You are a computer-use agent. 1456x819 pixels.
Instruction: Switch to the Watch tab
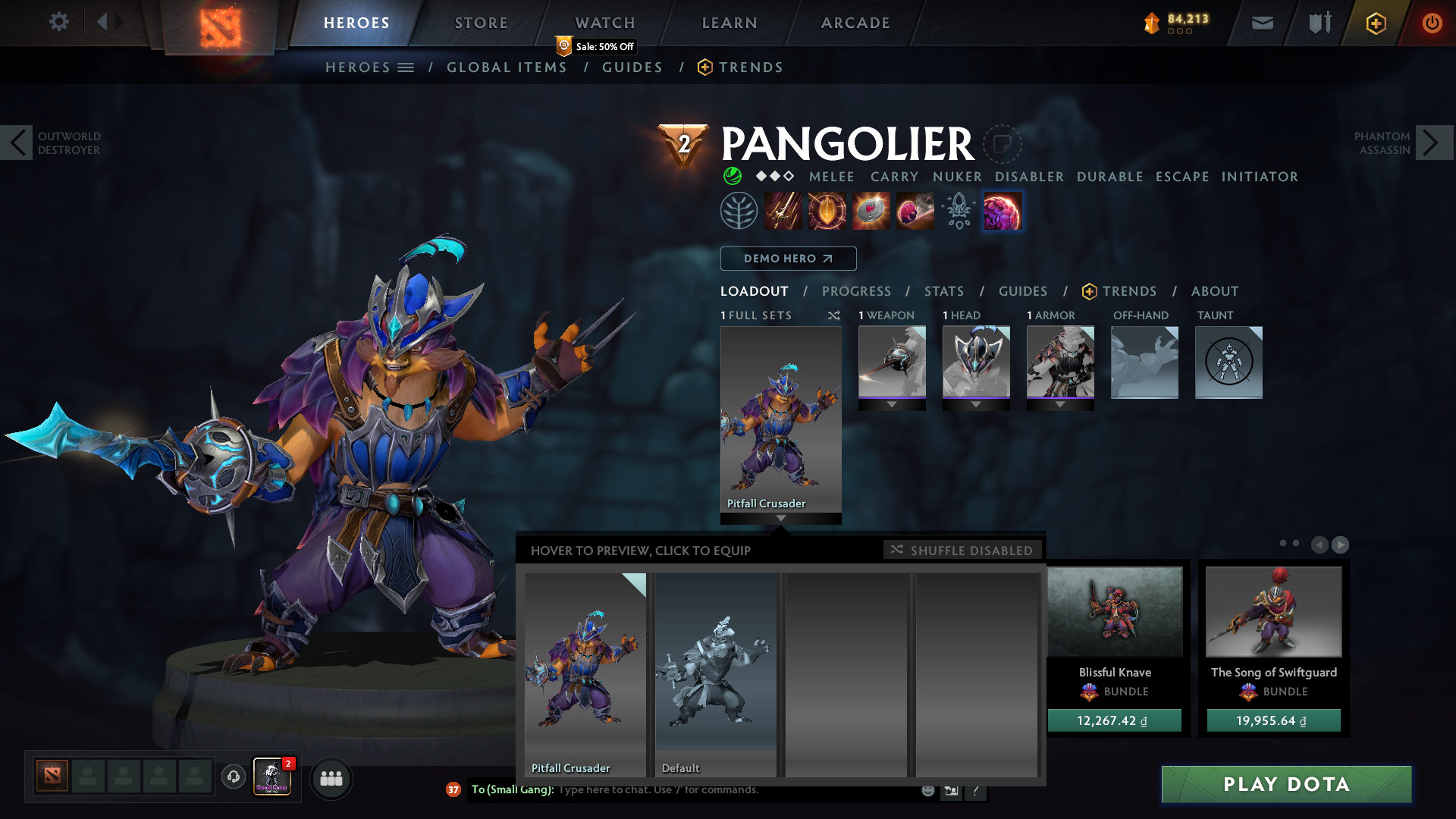pyautogui.click(x=605, y=23)
